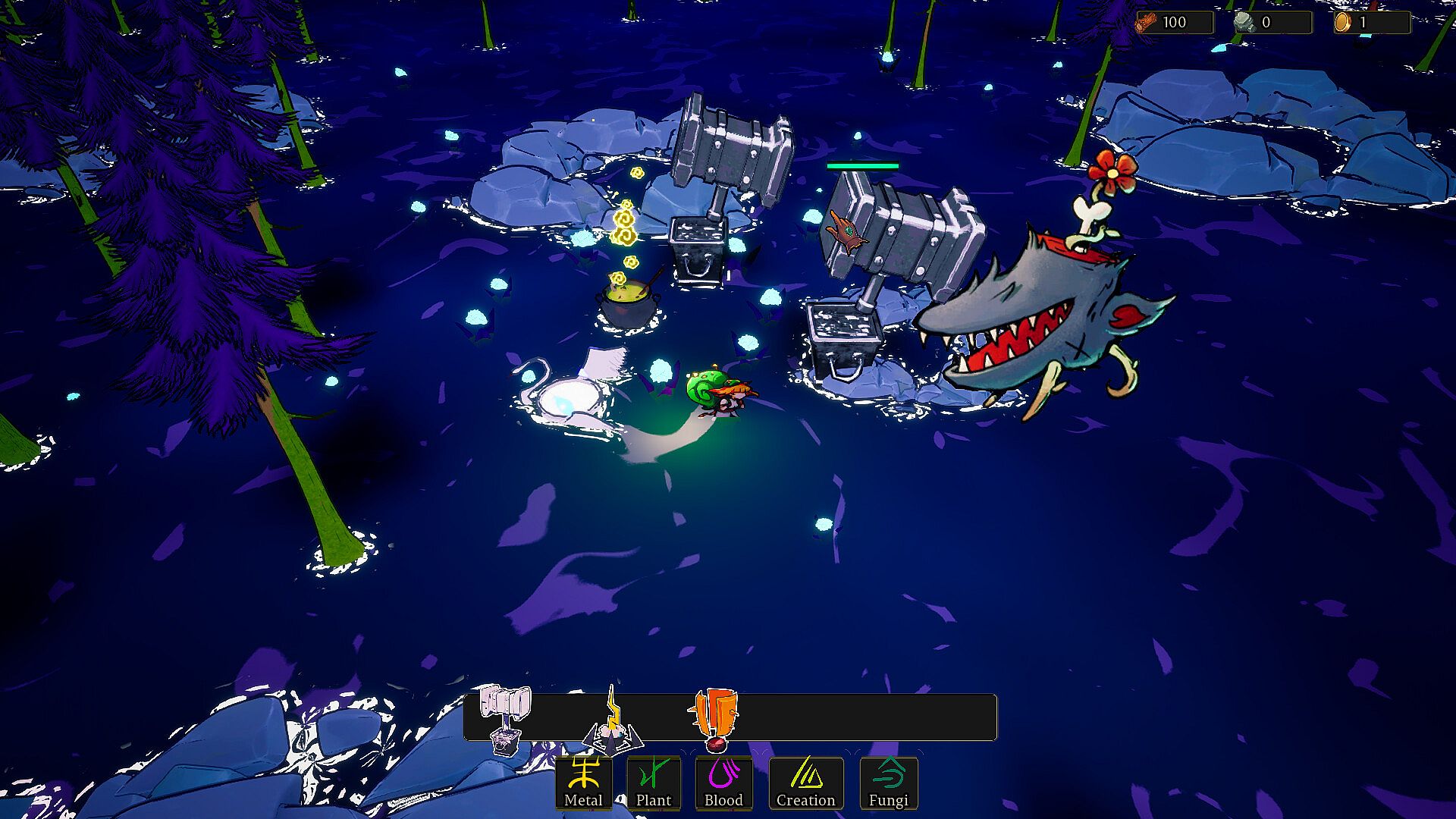Switch to the Metal element tab
This screenshot has width=1456, height=819.
pyautogui.click(x=583, y=783)
